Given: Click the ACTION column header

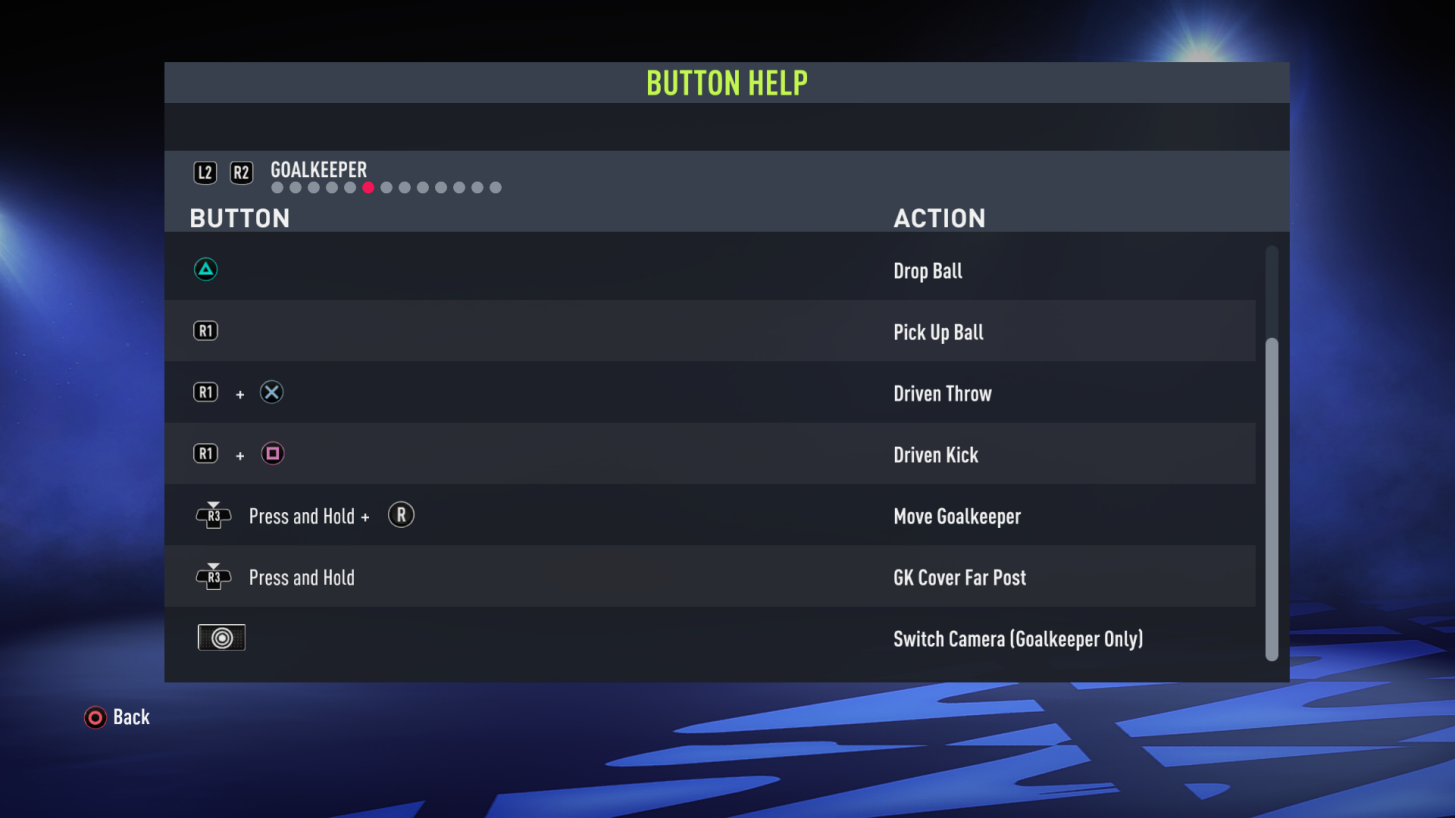Looking at the screenshot, I should pos(940,218).
